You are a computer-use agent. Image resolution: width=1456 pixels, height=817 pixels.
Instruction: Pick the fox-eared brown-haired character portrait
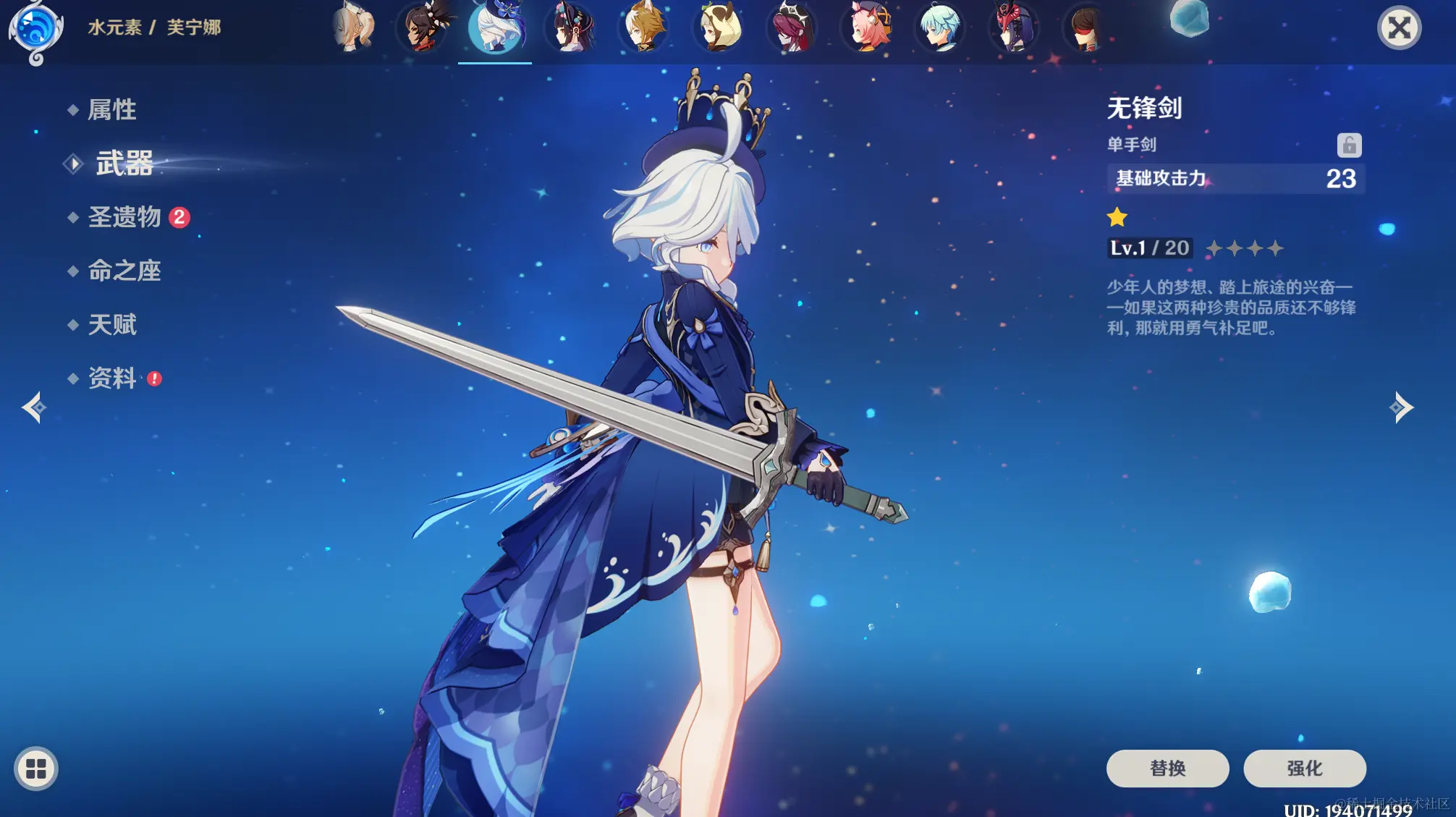click(x=643, y=28)
